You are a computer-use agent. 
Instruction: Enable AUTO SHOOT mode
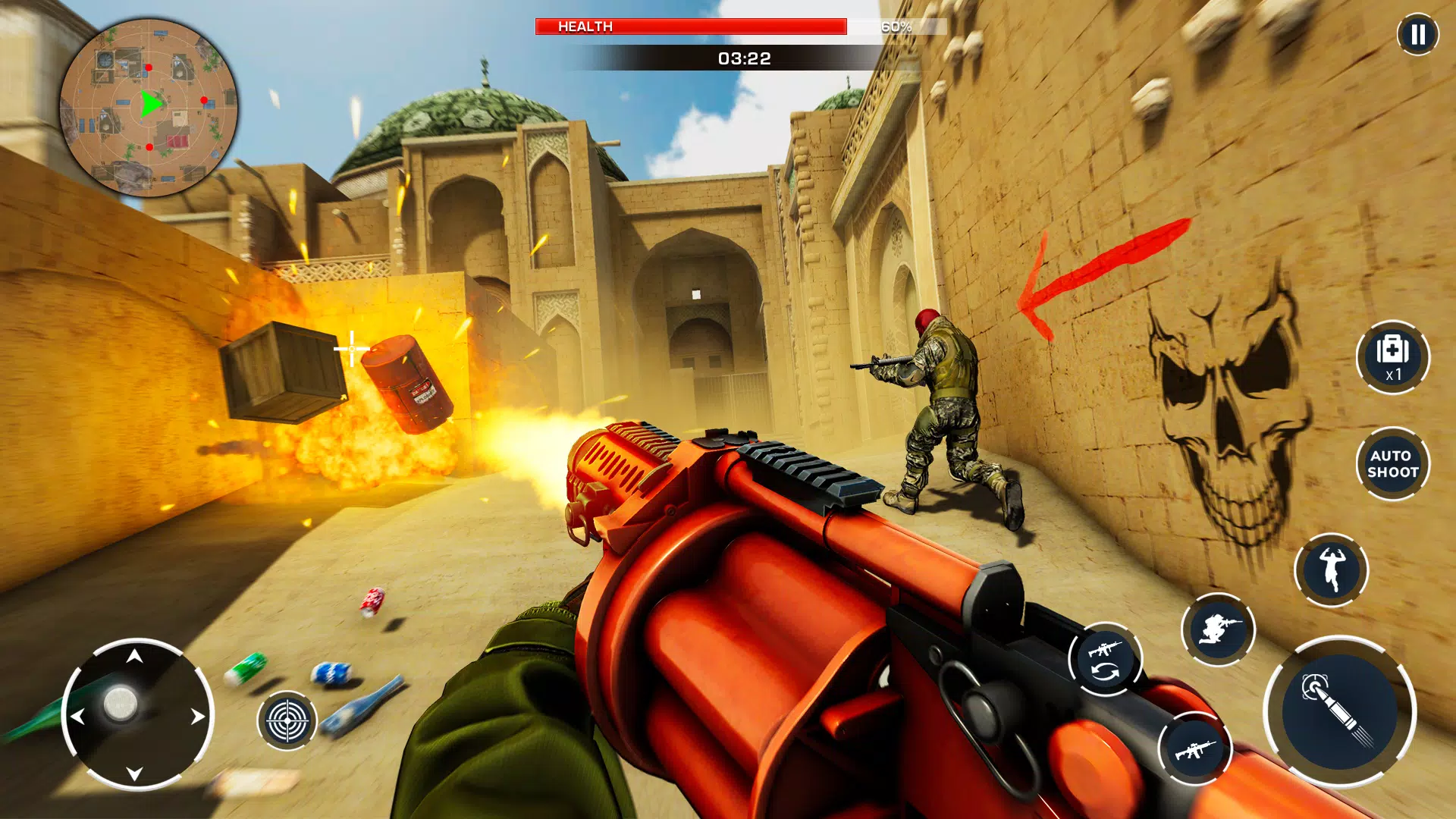(x=1394, y=464)
